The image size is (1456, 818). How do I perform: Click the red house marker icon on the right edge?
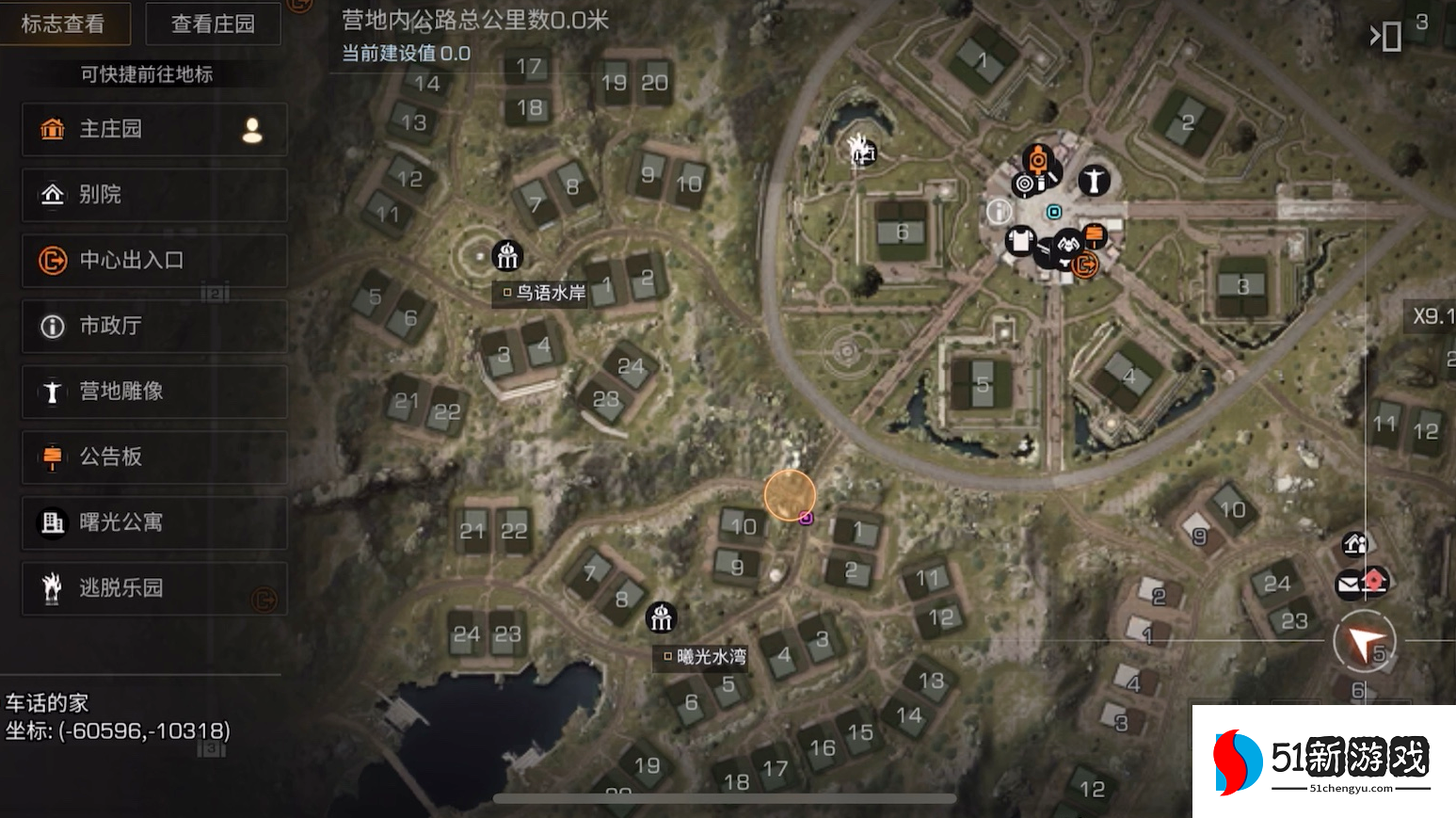click(x=1374, y=579)
